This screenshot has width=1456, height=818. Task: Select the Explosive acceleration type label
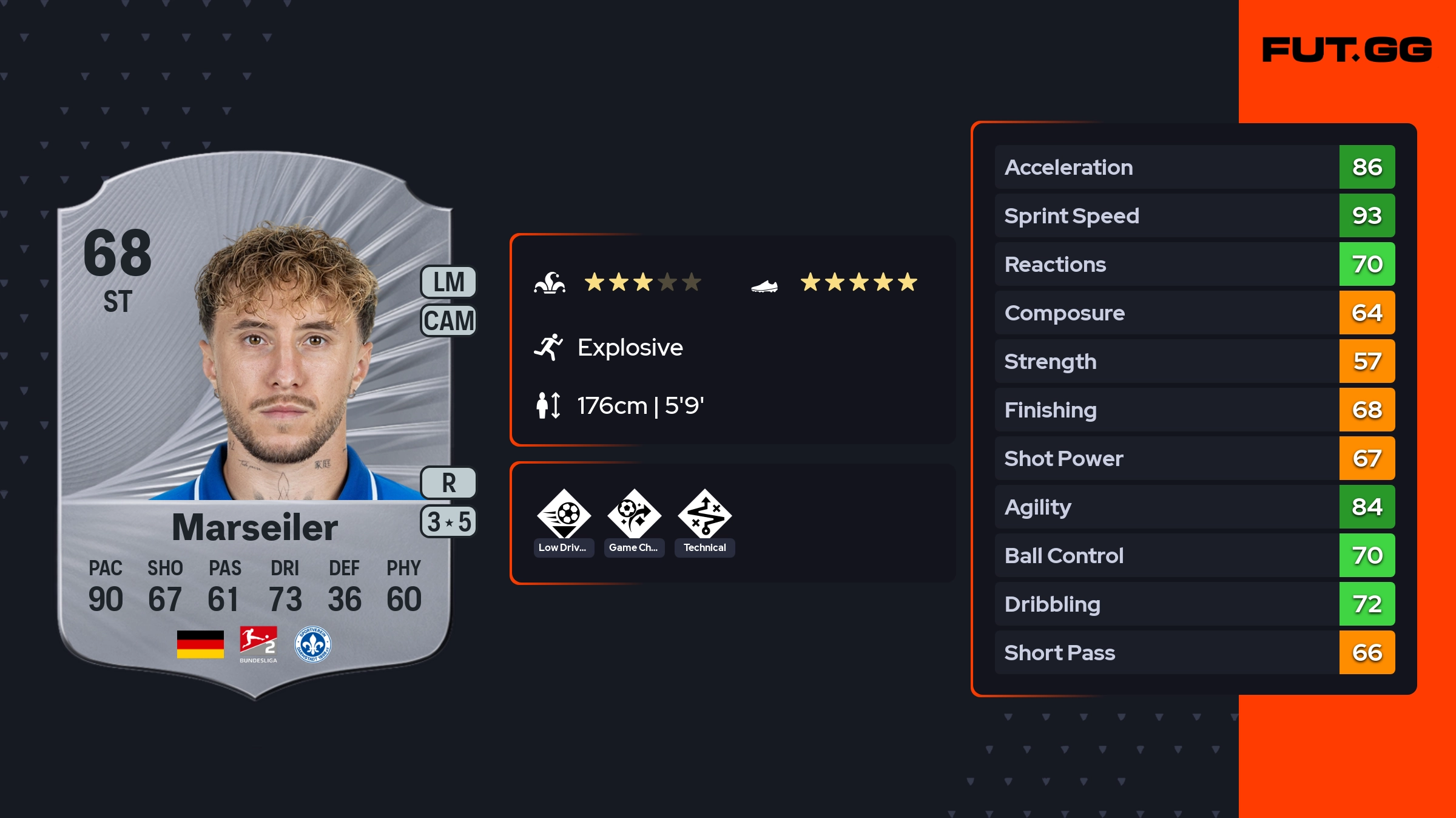(x=630, y=347)
